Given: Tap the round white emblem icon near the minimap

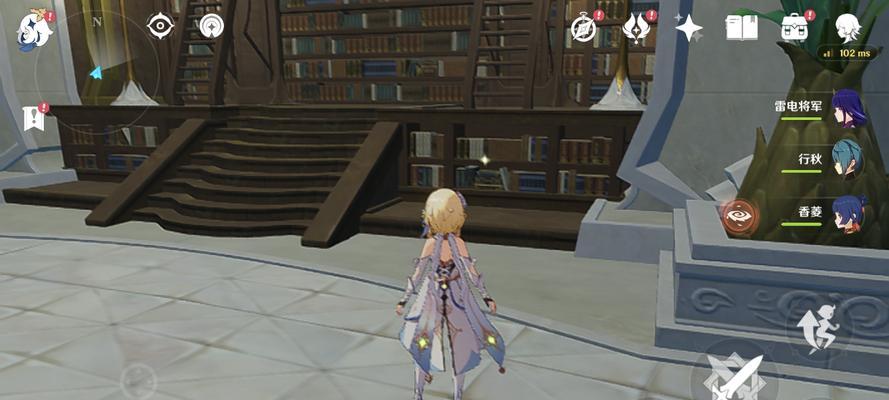Looking at the screenshot, I should (x=211, y=26).
